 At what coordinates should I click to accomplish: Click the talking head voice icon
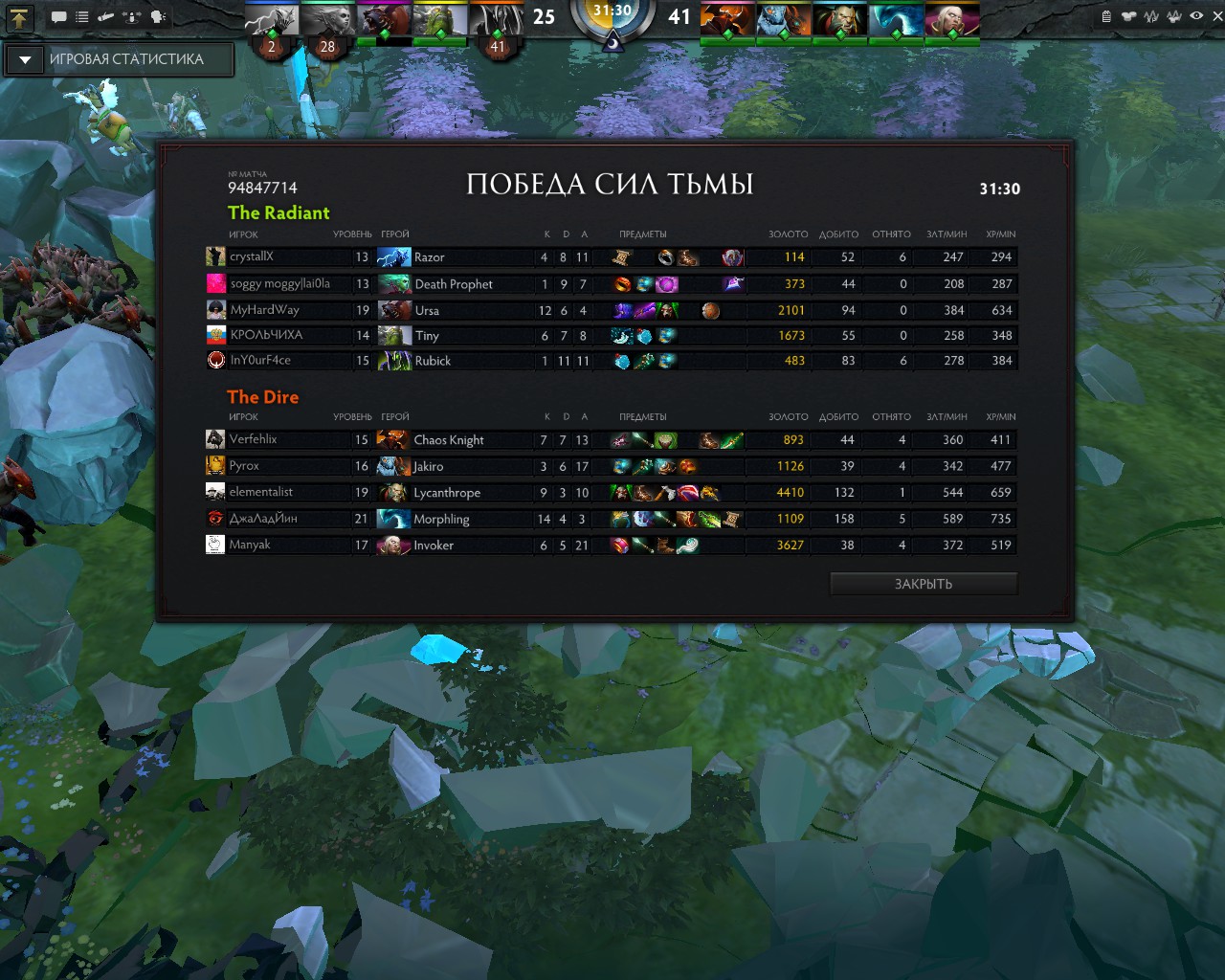pyautogui.click(x=158, y=16)
